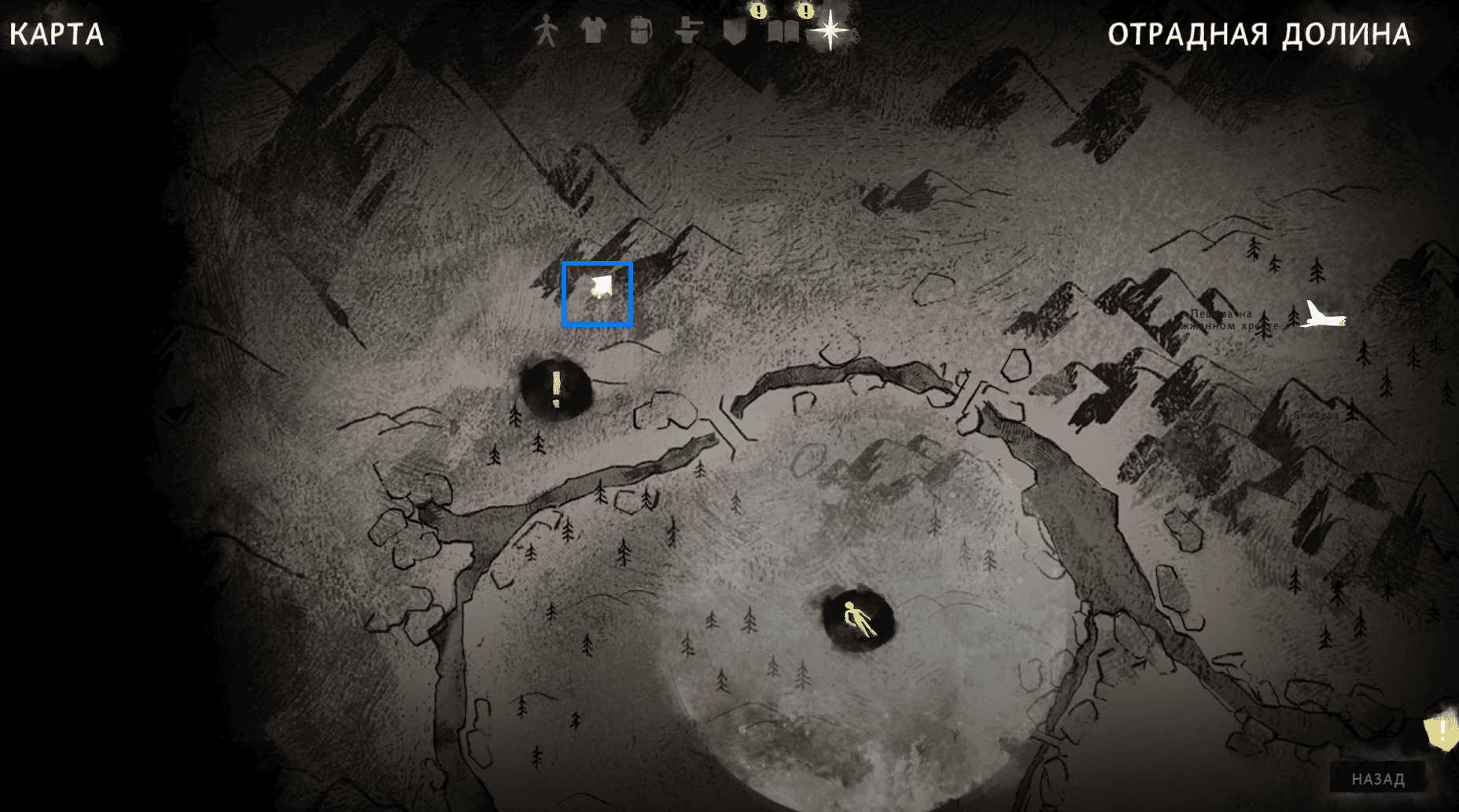Viewport: 1459px width, 812px height.
Task: Open the journal book tab
Action: [x=783, y=30]
